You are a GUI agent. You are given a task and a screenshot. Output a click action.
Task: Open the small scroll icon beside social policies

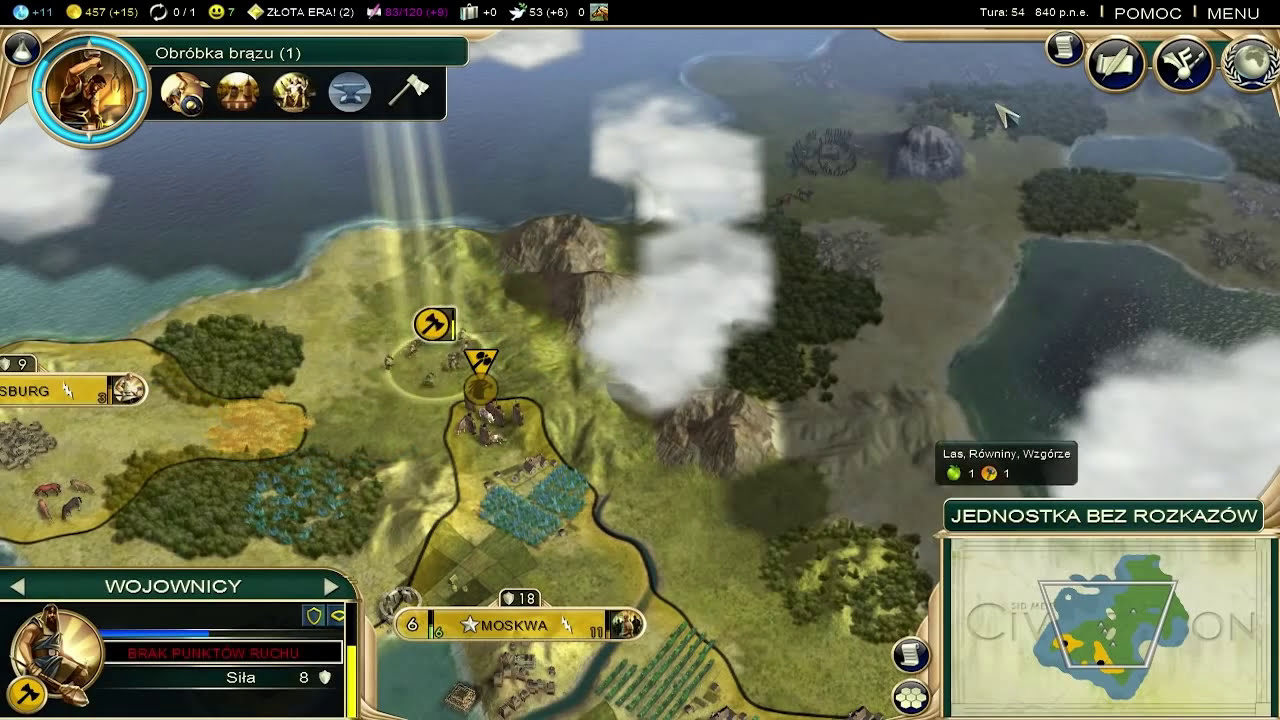pyautogui.click(x=1064, y=48)
